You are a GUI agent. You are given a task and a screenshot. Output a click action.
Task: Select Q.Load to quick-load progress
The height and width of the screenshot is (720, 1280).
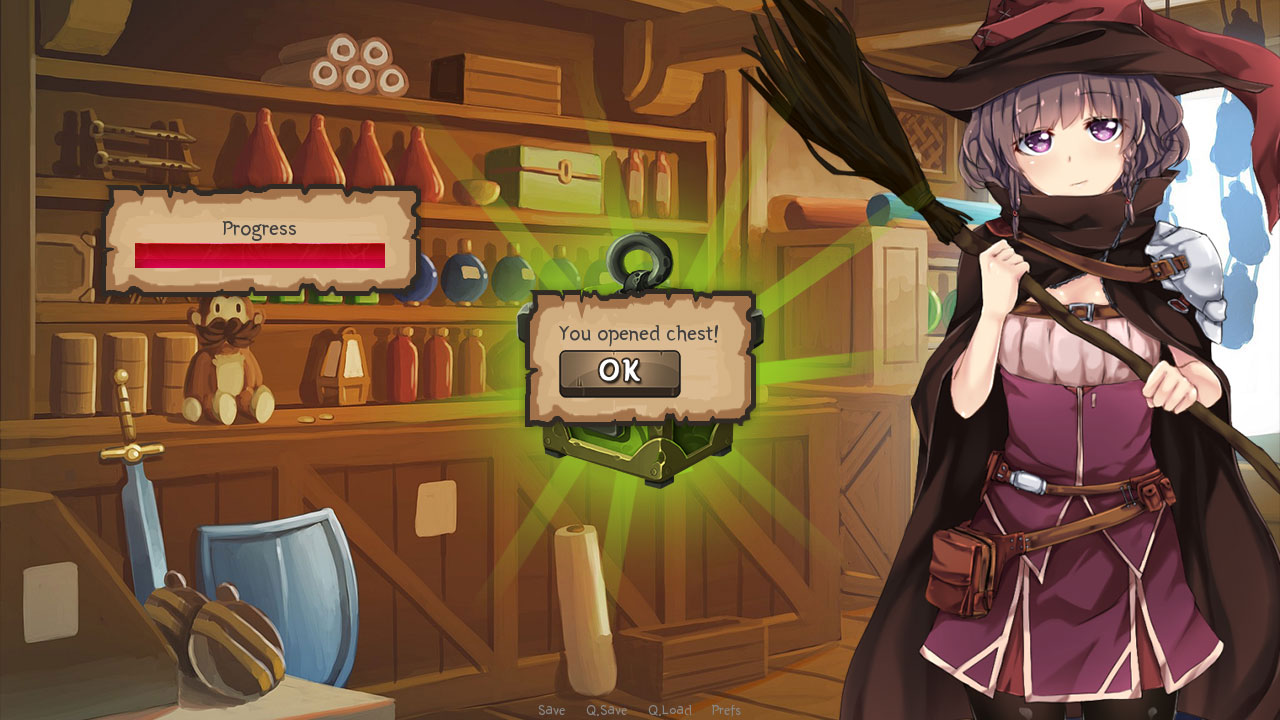[670, 710]
